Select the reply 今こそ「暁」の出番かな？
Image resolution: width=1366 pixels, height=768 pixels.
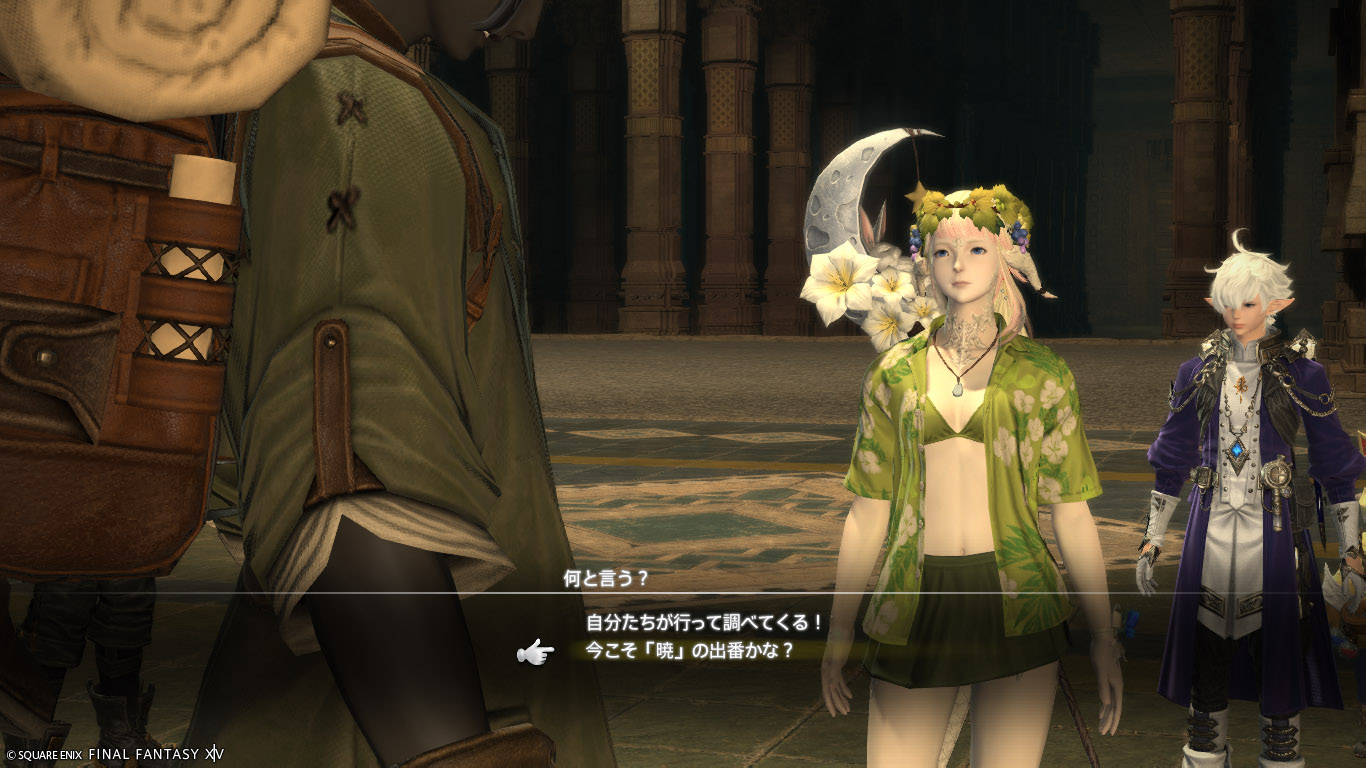(x=689, y=651)
